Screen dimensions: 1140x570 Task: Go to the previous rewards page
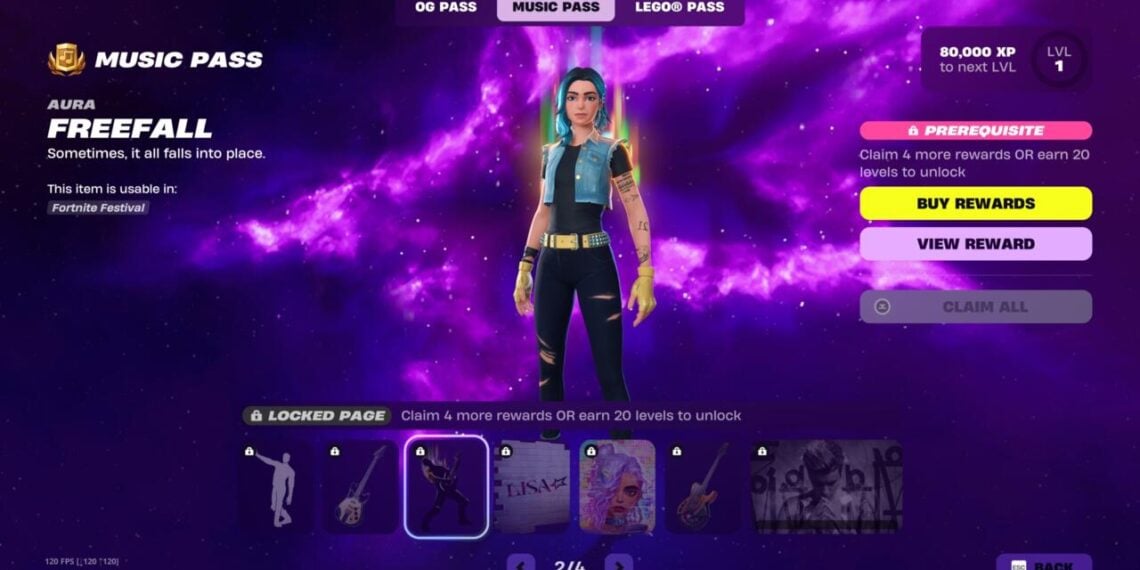[521, 563]
